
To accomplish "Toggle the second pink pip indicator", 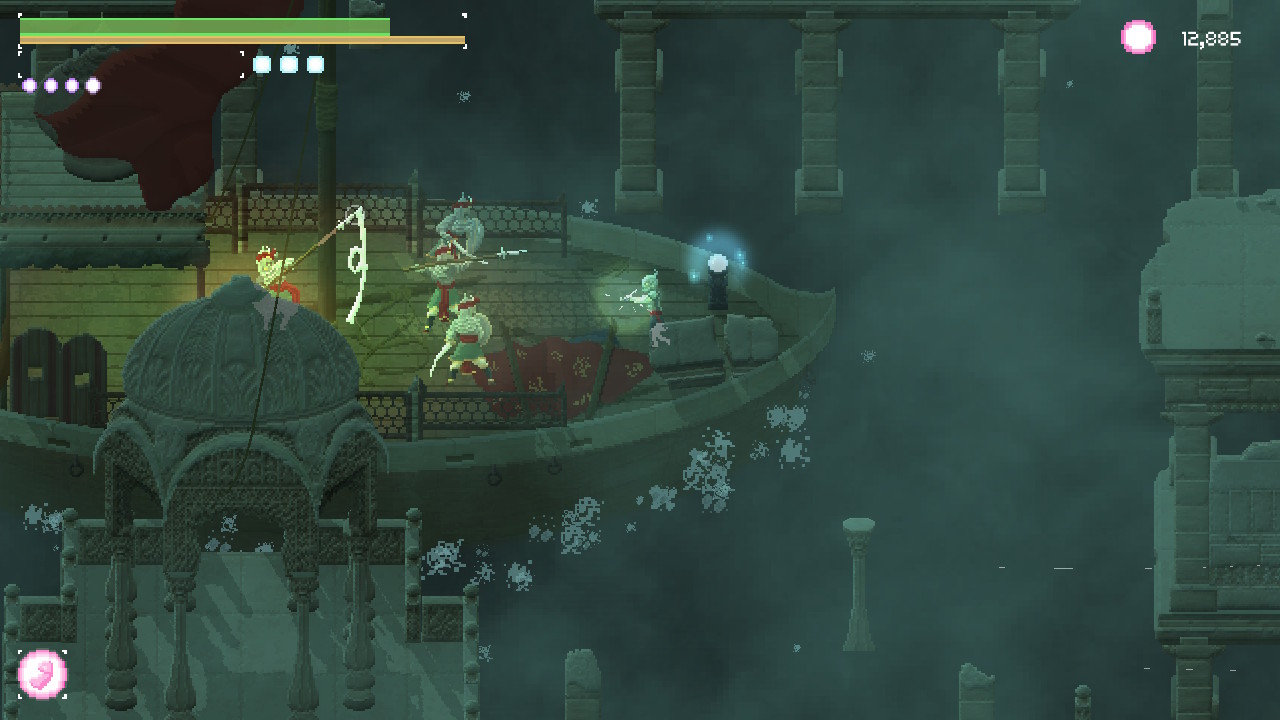I will [x=49, y=85].
